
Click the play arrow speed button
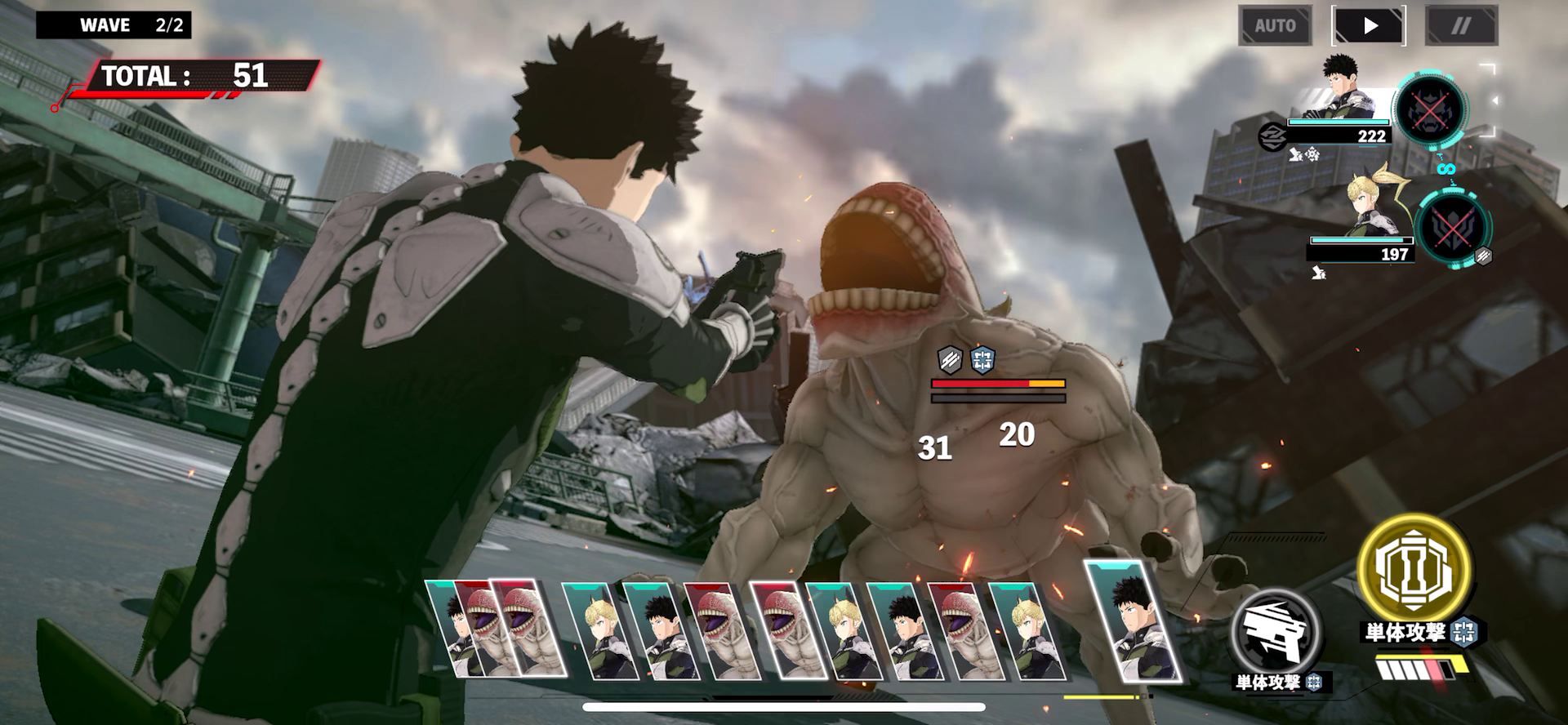pos(1370,26)
